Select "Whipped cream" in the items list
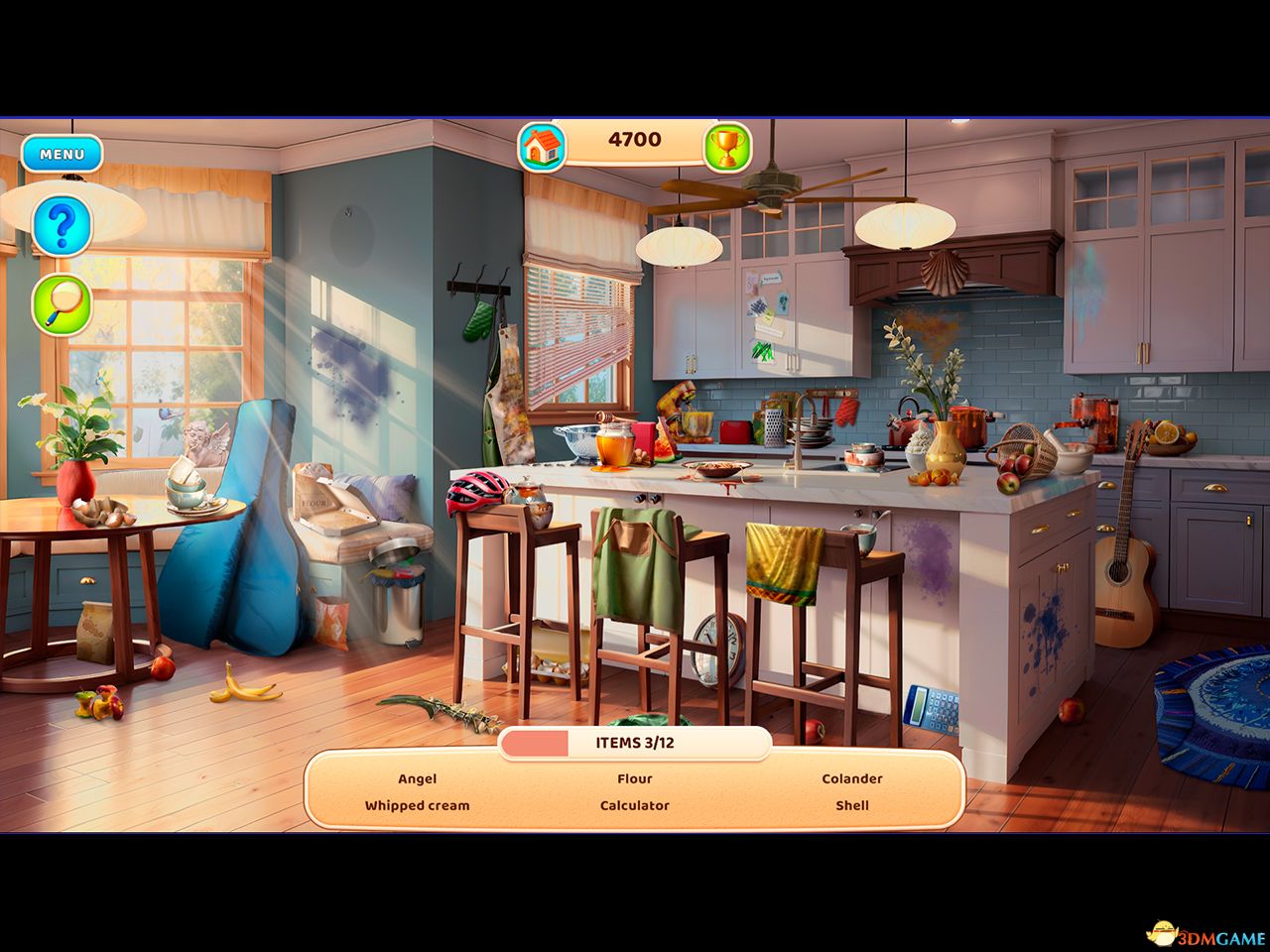This screenshot has height=952, width=1270. click(417, 806)
